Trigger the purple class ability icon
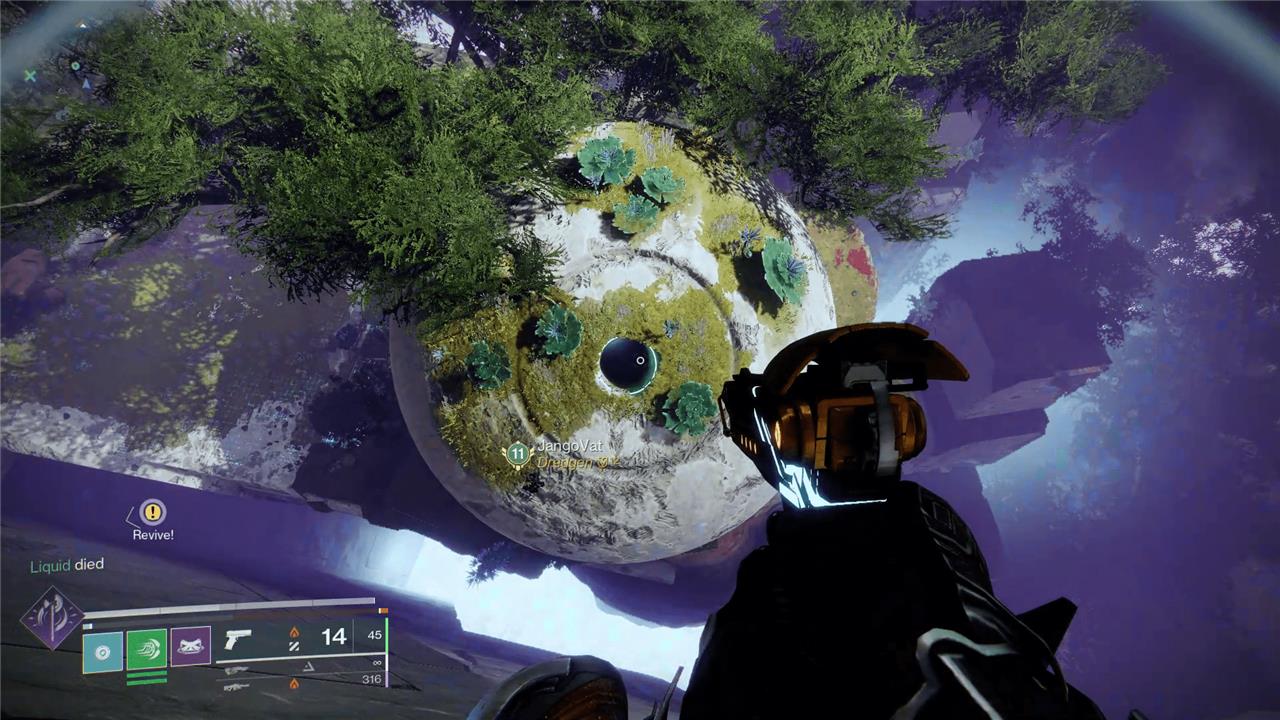Viewport: 1280px width, 720px height. coord(190,647)
